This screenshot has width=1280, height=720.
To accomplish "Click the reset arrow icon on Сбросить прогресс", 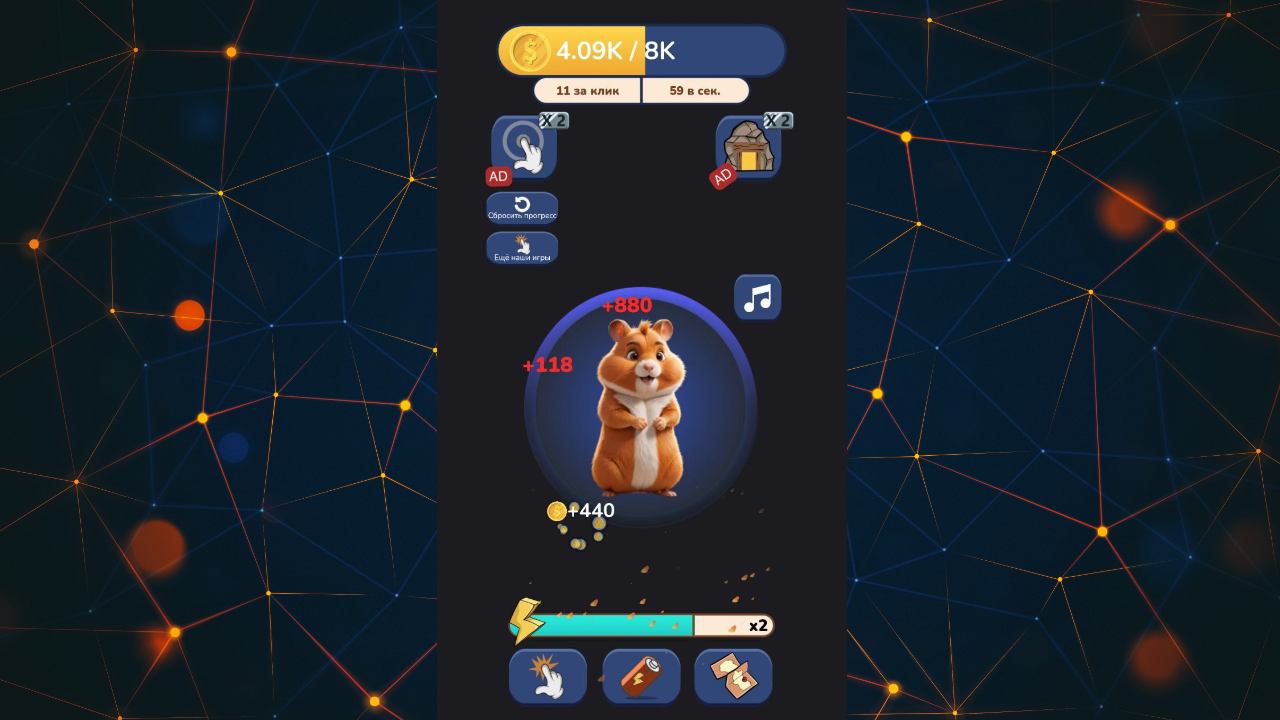I will click(522, 204).
